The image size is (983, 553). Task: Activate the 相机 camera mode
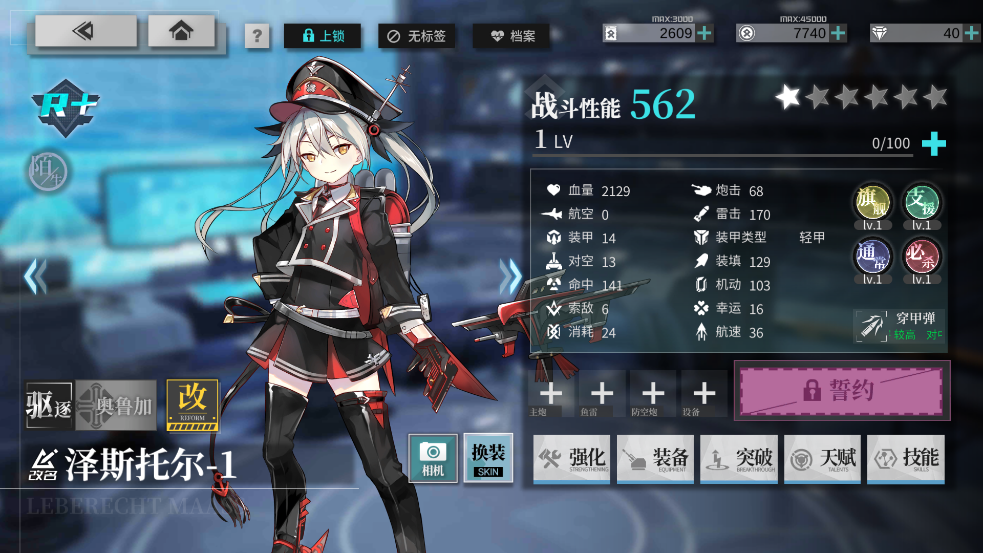pyautogui.click(x=433, y=458)
